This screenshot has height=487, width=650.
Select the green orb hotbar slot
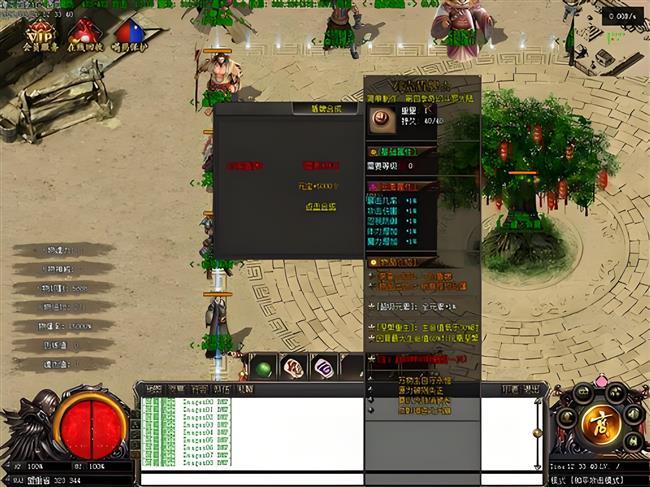[262, 368]
